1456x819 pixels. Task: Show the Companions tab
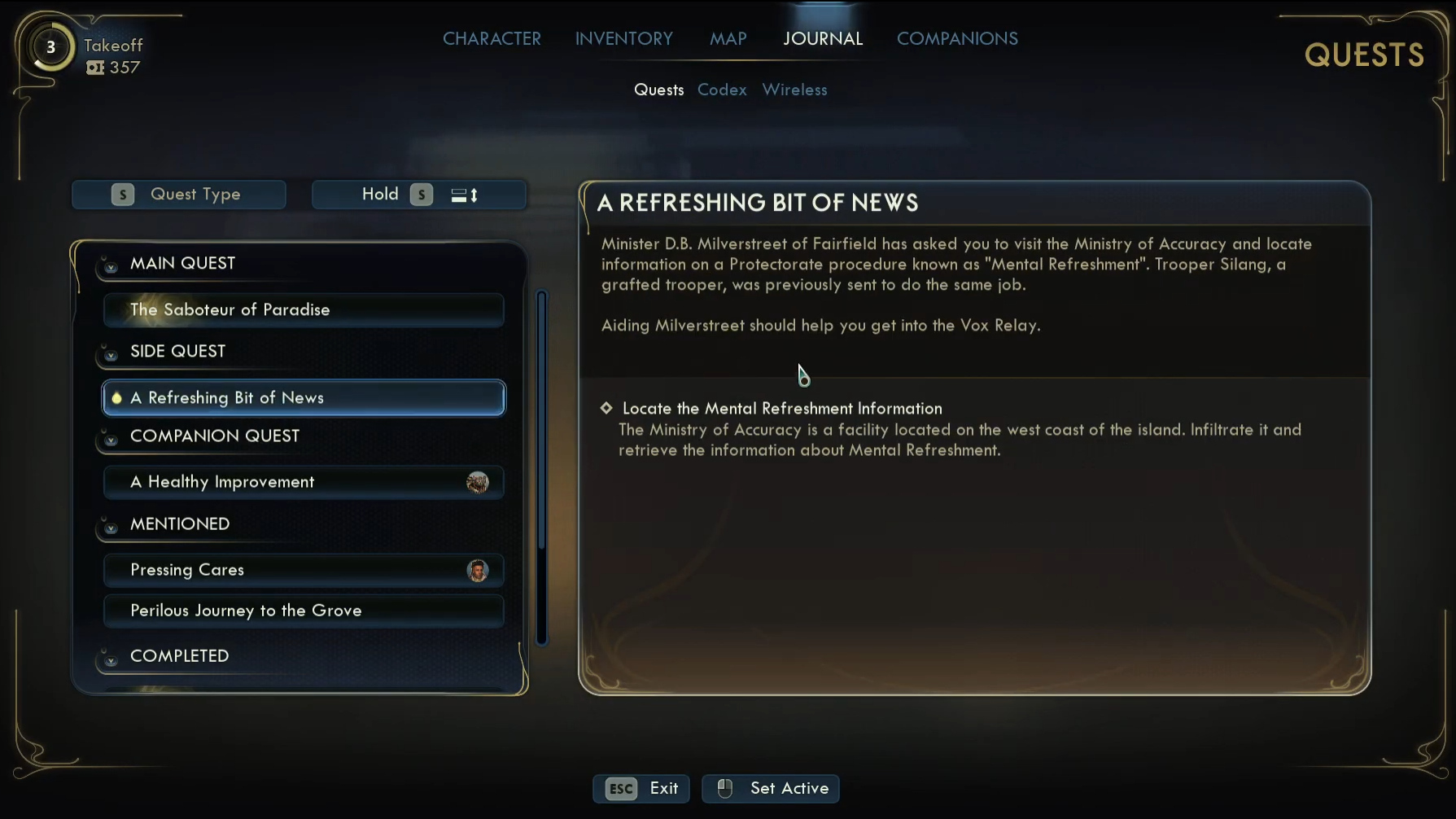click(956, 38)
